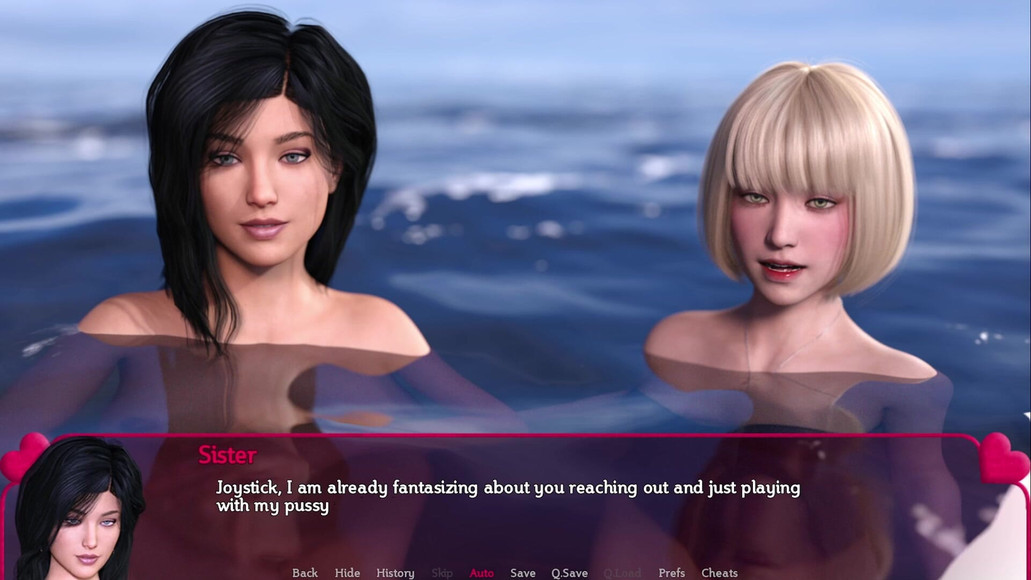This screenshot has width=1031, height=580.
Task: Open the Prefs menu
Action: 672,573
